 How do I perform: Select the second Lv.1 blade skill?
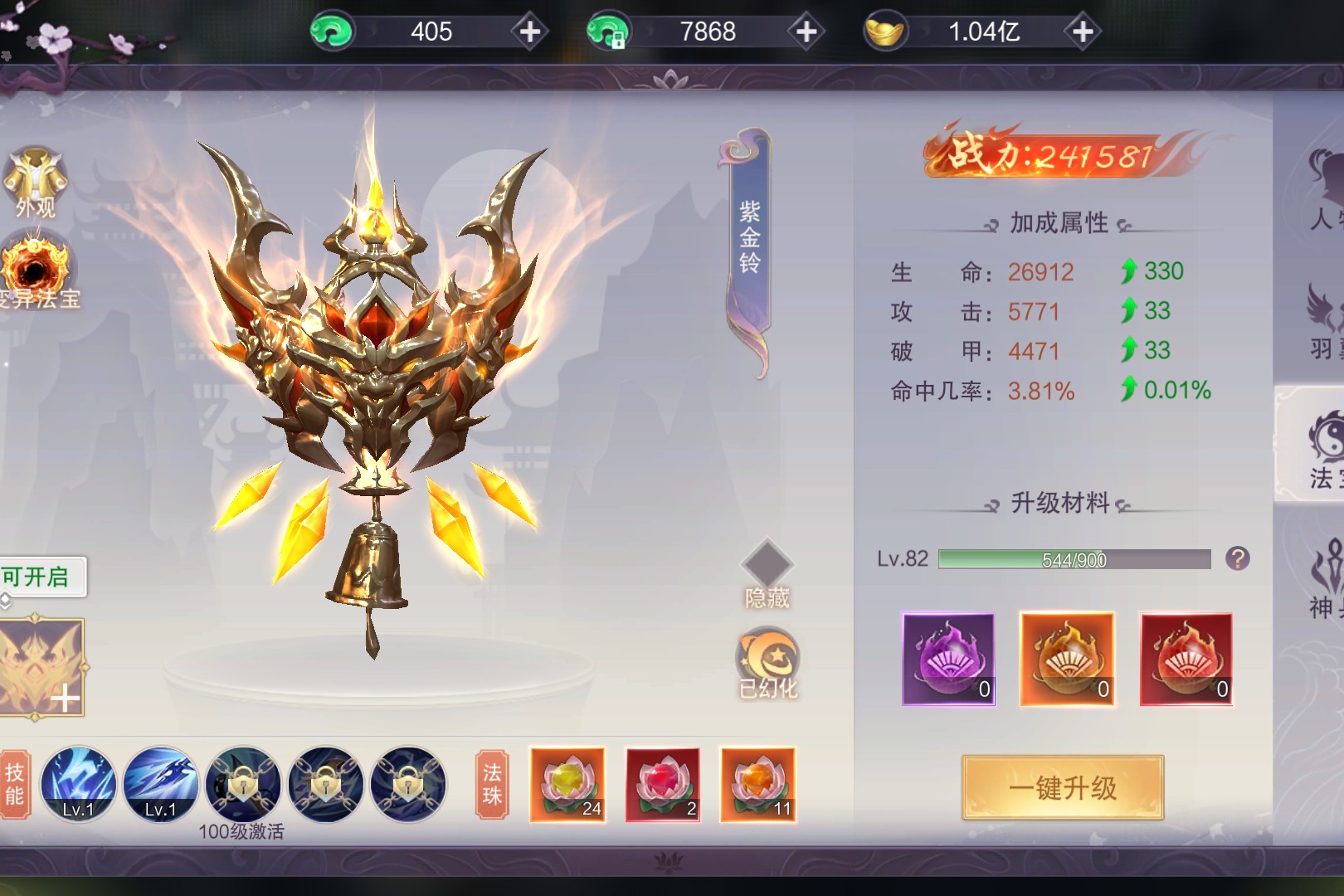[160, 784]
